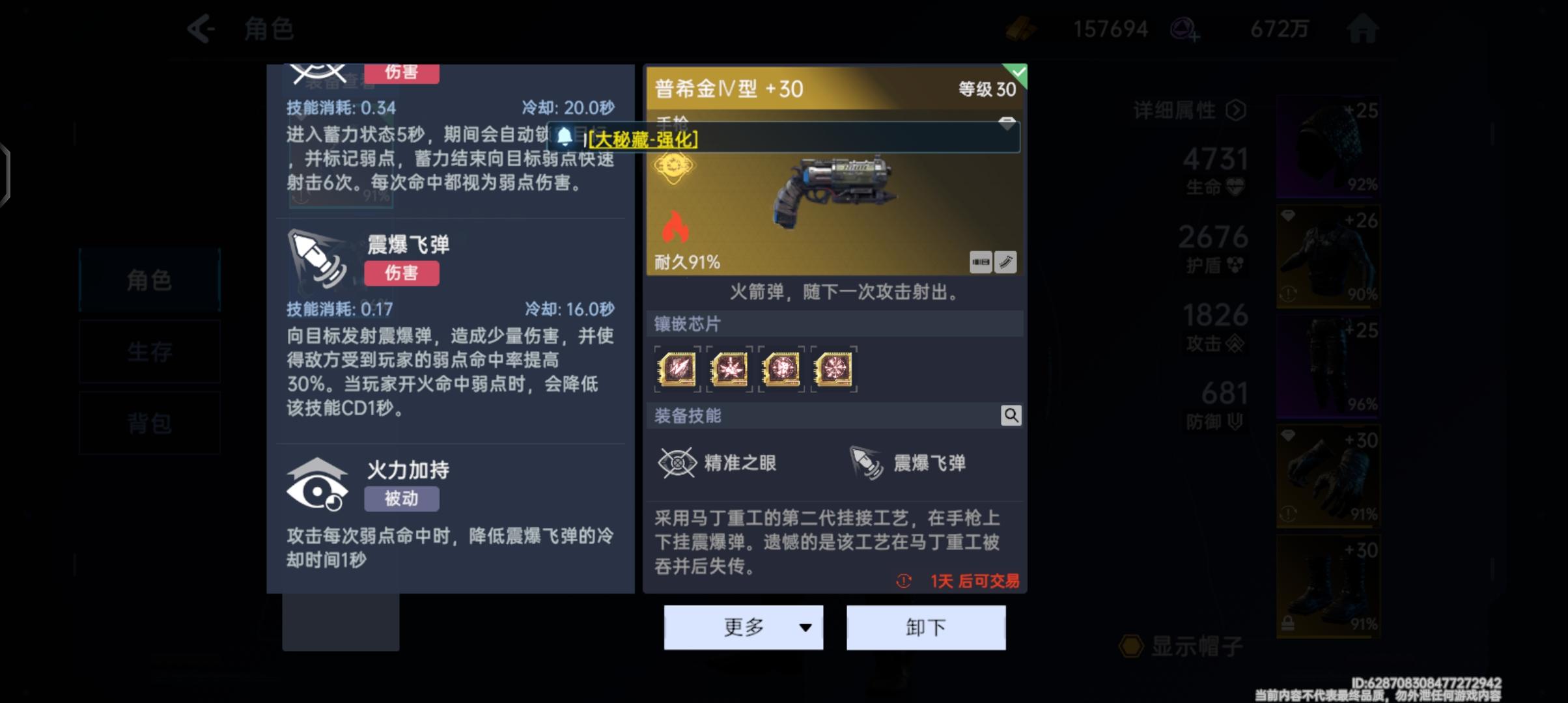Select the 精准之眼 skill icon
Image resolution: width=1568 pixels, height=703 pixels.
click(x=677, y=462)
